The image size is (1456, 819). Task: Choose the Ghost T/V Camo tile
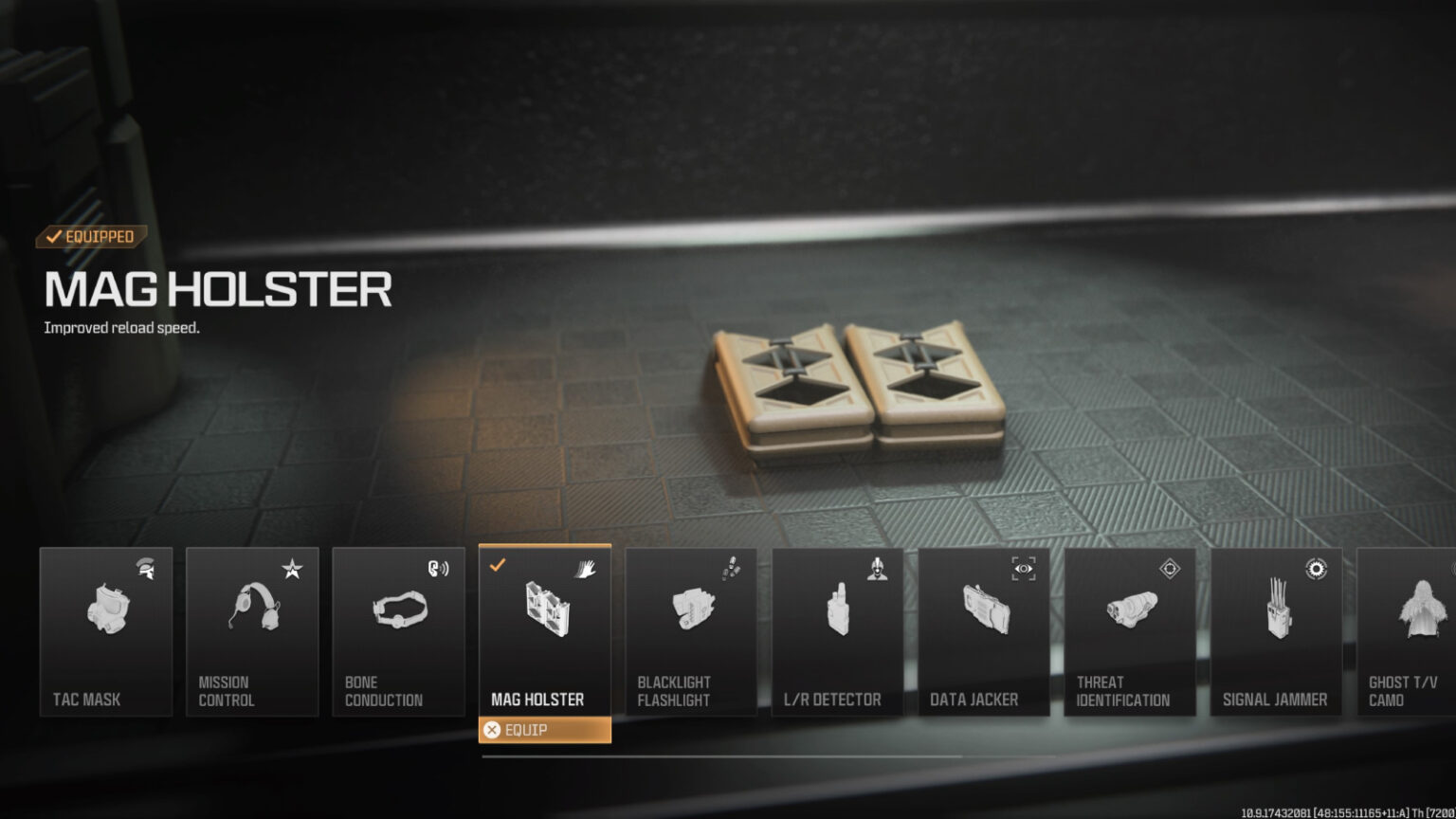[1408, 631]
